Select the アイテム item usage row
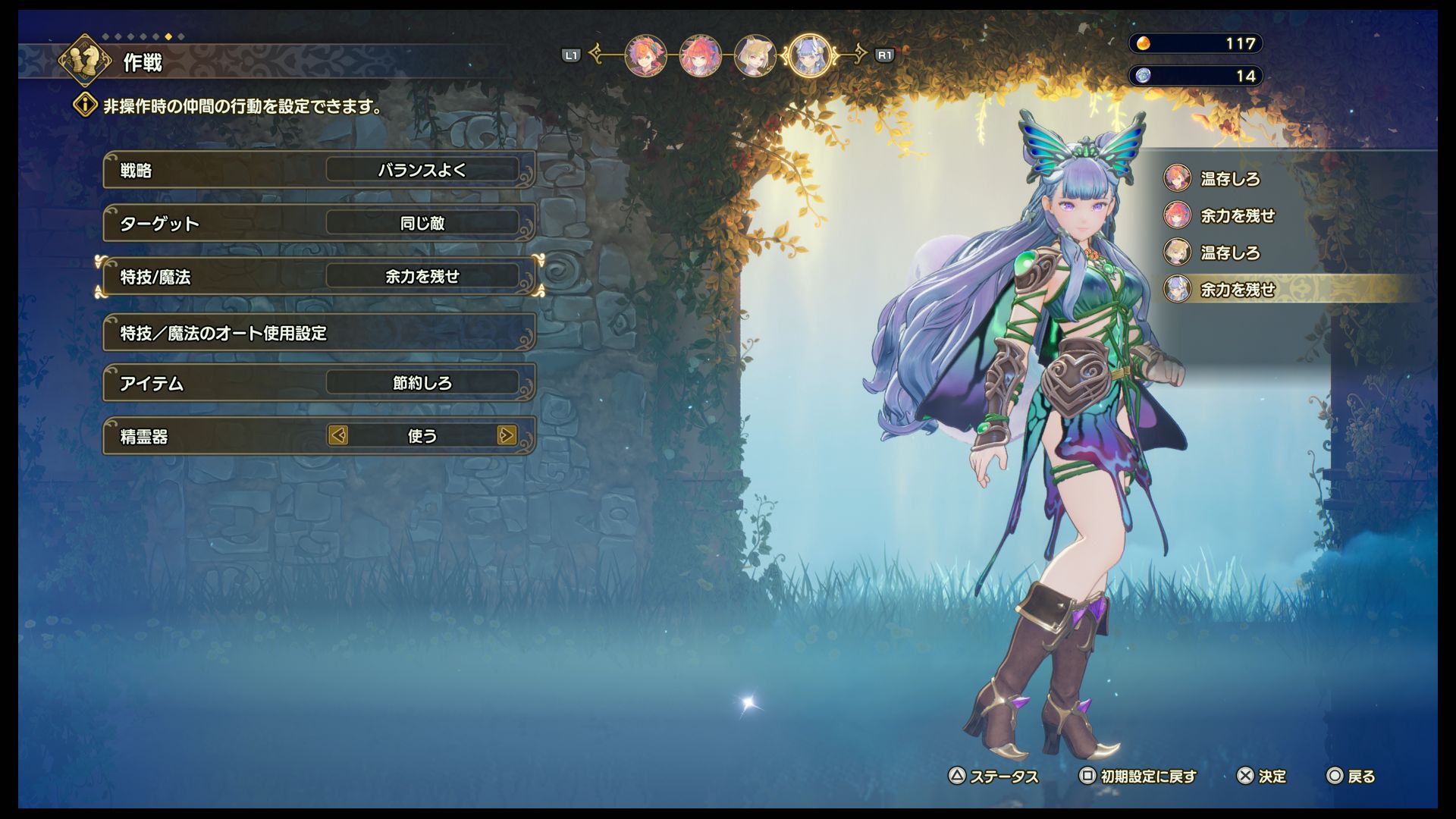This screenshot has width=1456, height=819. pos(318,383)
